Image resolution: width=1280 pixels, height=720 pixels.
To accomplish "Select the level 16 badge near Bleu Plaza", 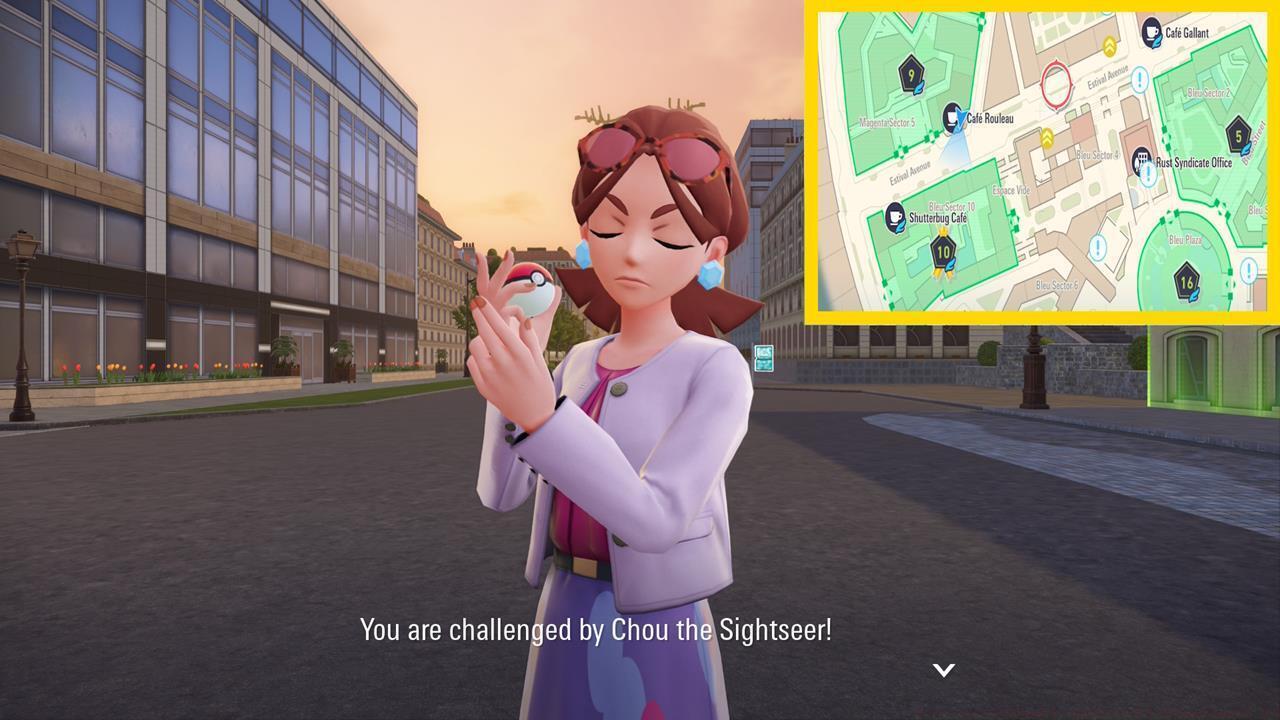I will tap(1187, 280).
